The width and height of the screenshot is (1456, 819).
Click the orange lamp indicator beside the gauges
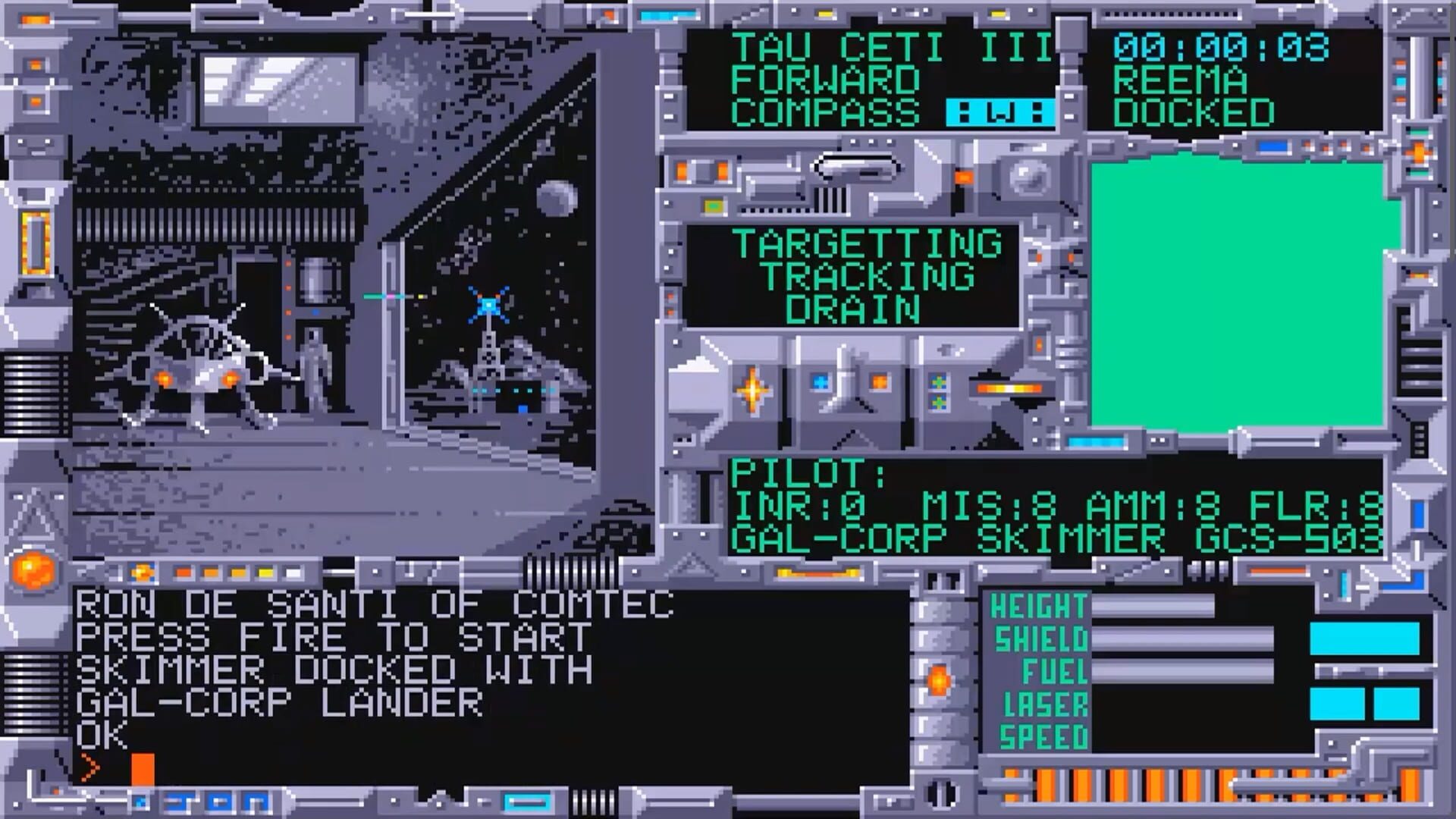pos(939,680)
